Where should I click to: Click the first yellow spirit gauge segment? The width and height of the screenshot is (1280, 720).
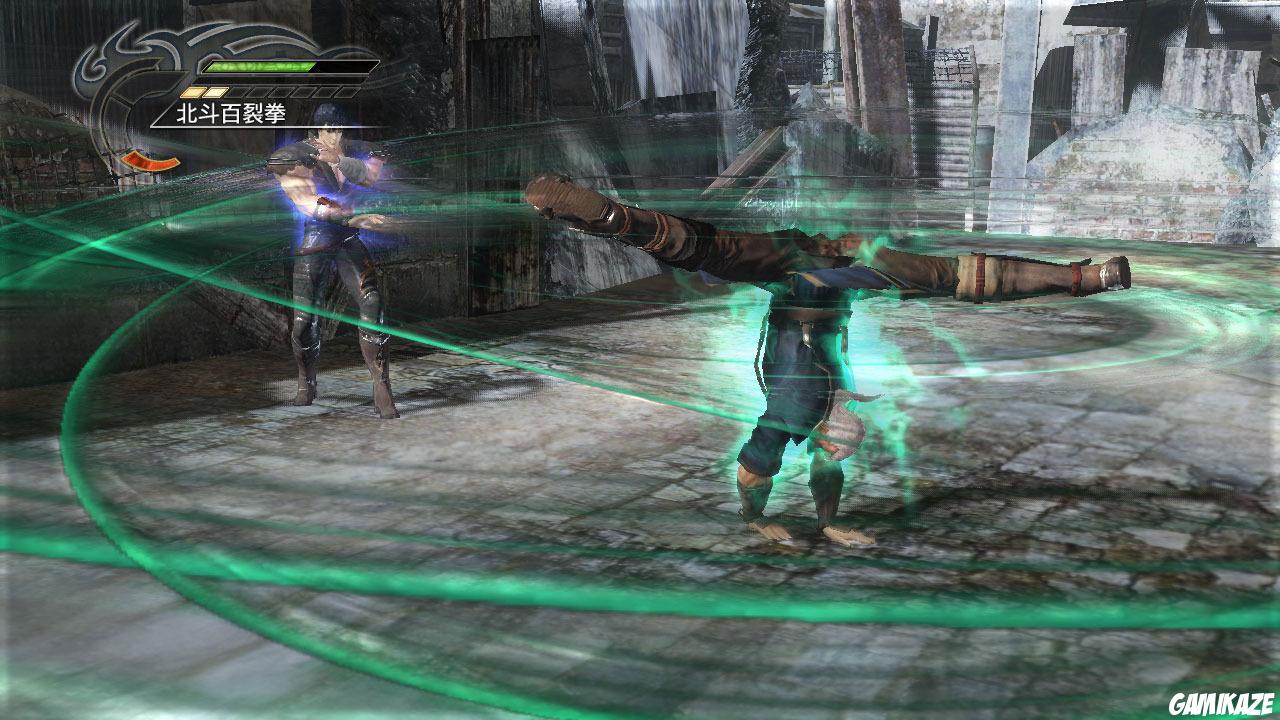tap(192, 91)
